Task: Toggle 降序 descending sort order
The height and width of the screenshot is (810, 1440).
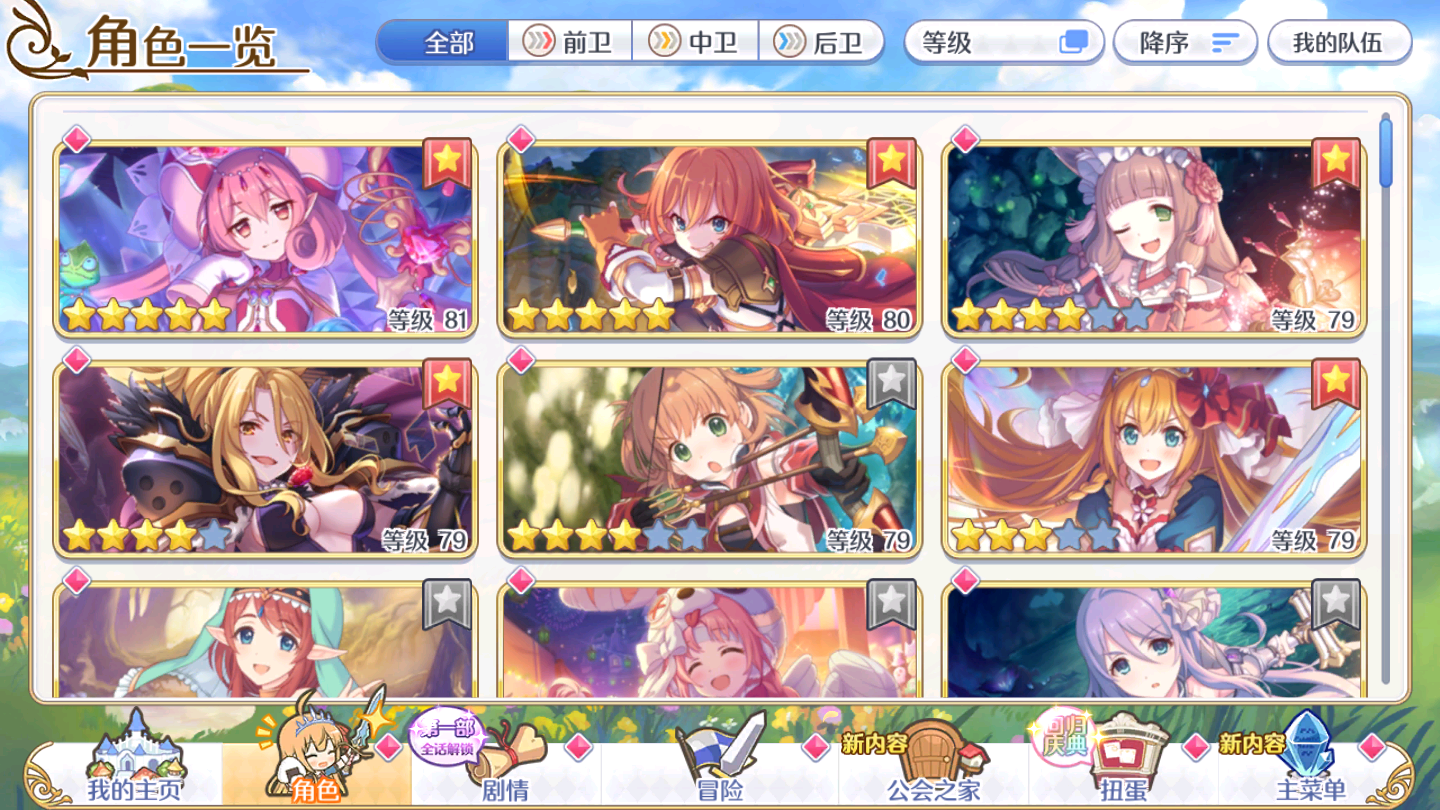Action: 1185,43
